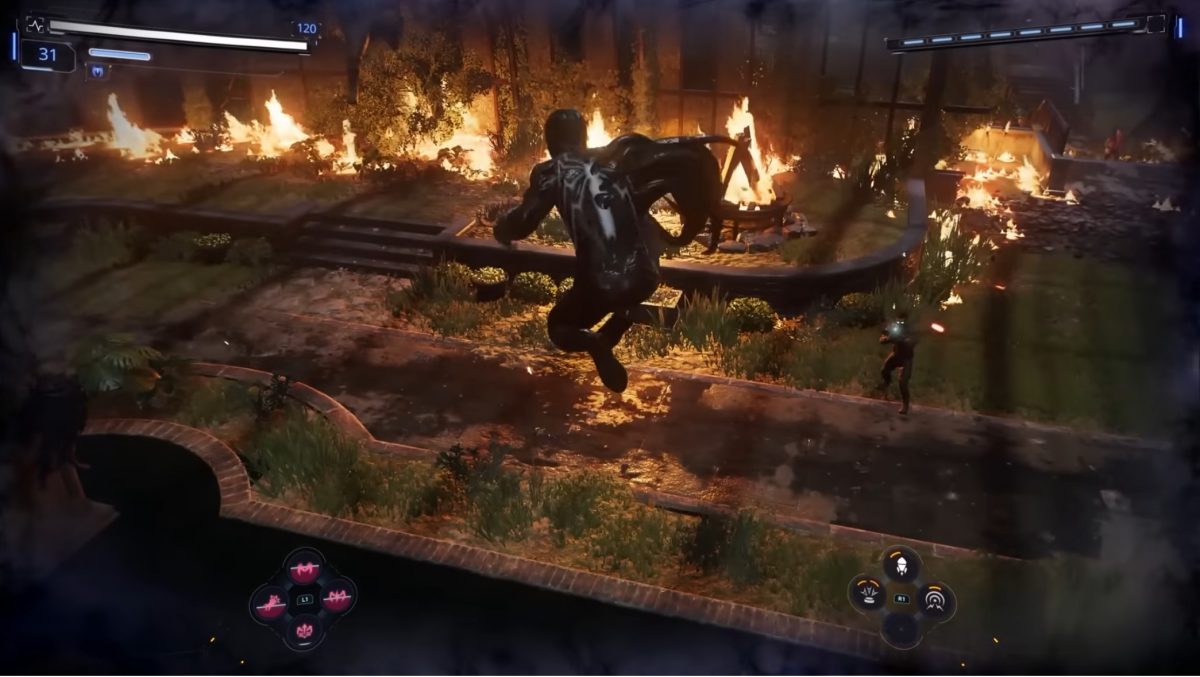Click the heartbeat health icon
Viewport: 1200px width, 677px height.
(x=35, y=25)
